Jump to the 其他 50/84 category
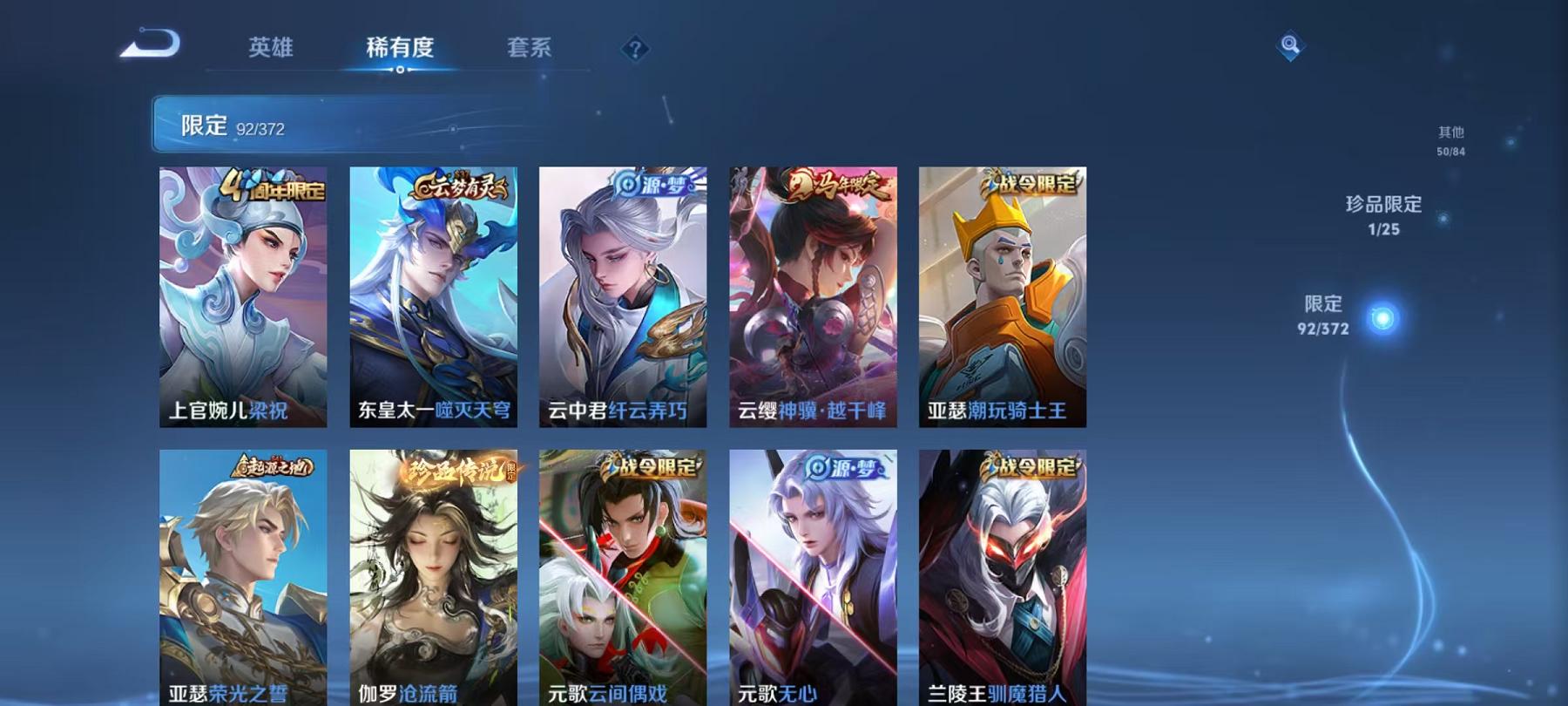Image resolution: width=1568 pixels, height=706 pixels. tap(1449, 141)
